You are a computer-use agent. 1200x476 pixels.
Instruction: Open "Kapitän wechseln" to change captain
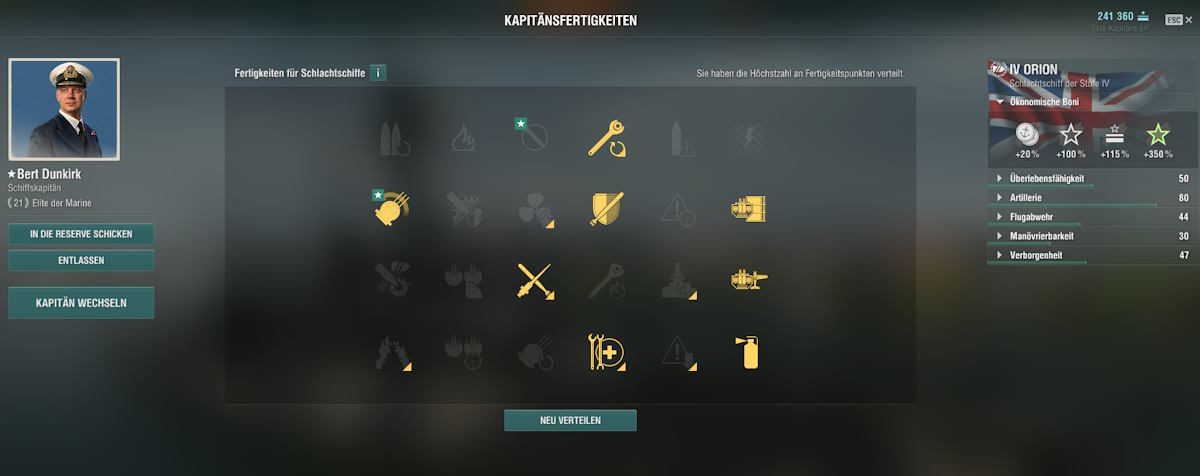pos(81,303)
